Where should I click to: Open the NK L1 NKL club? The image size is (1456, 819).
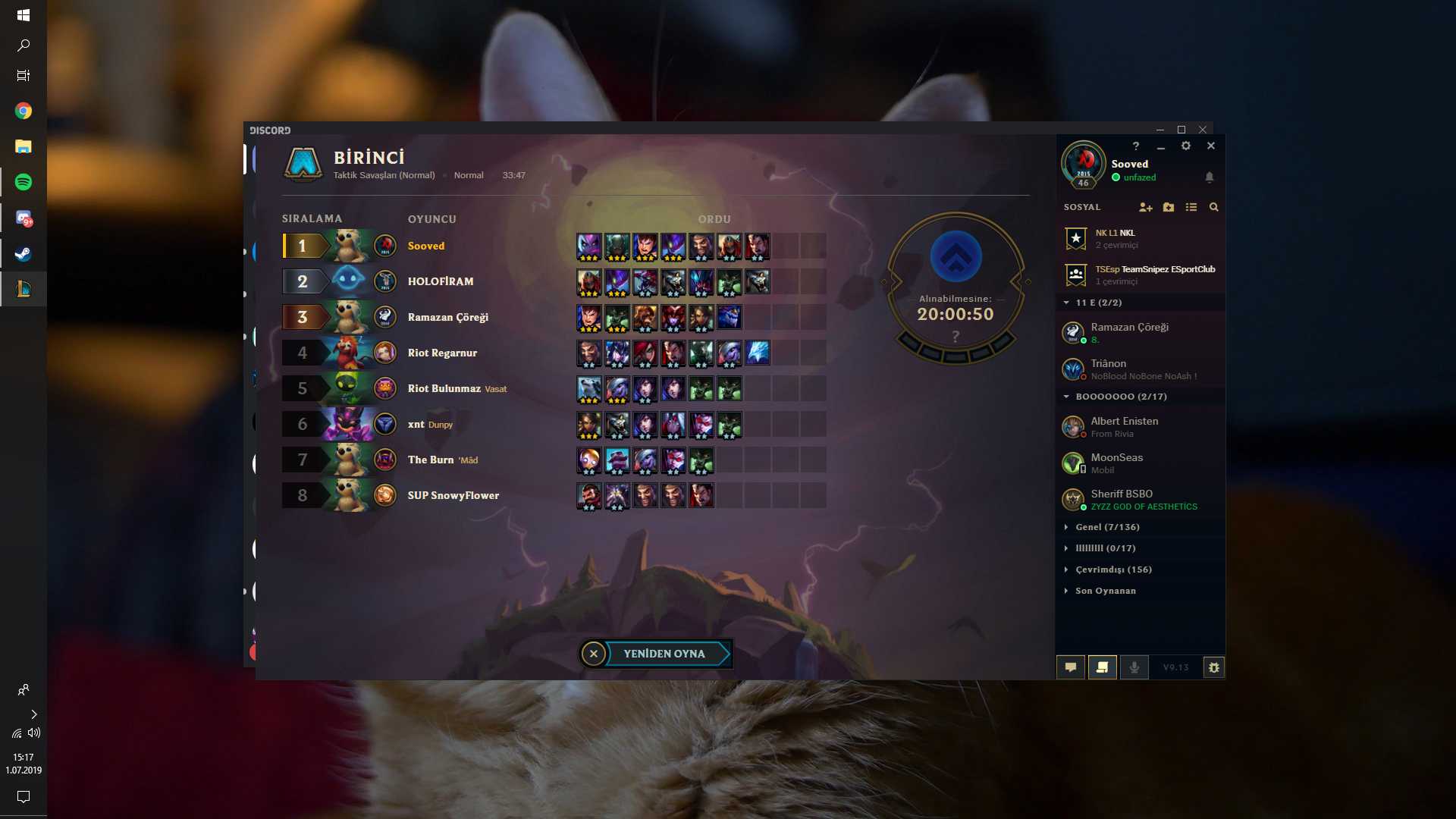point(1116,238)
